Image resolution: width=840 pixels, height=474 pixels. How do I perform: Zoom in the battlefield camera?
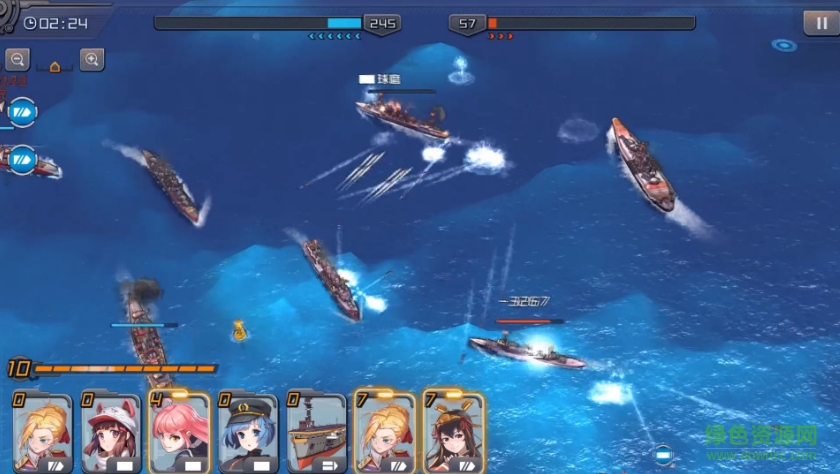point(92,60)
